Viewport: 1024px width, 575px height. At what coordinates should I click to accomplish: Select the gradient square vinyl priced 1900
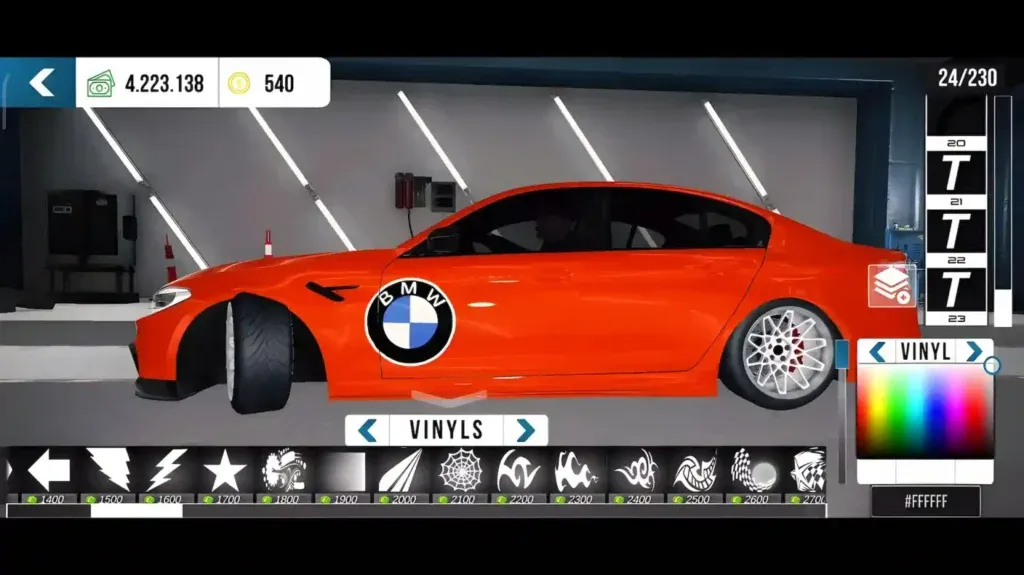(342, 470)
